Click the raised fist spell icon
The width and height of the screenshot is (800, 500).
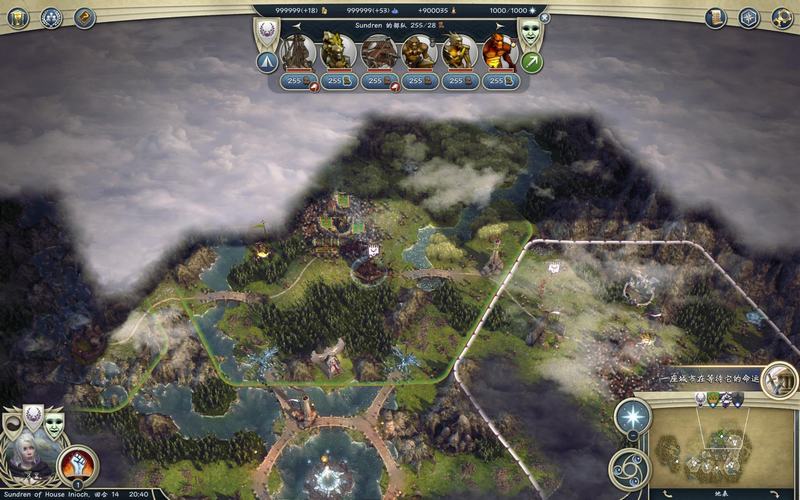click(x=77, y=463)
